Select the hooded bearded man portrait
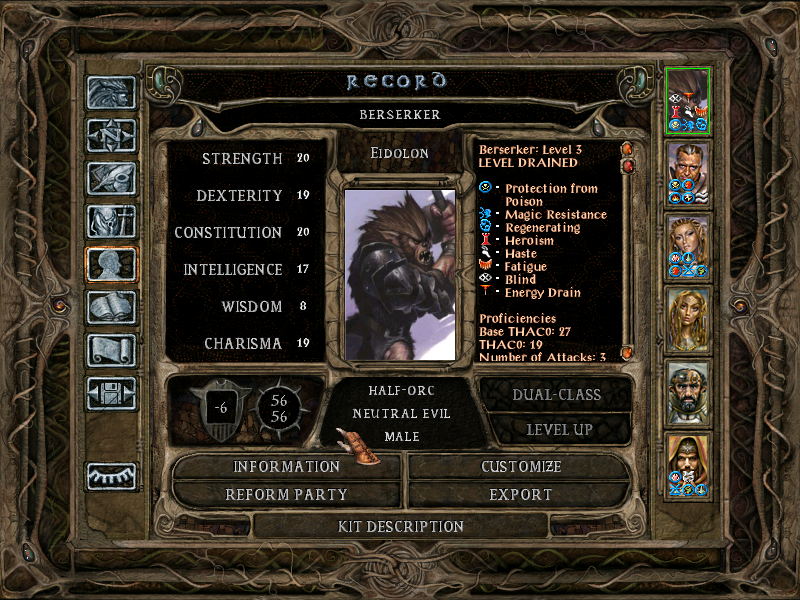The height and width of the screenshot is (600, 800). (x=688, y=464)
